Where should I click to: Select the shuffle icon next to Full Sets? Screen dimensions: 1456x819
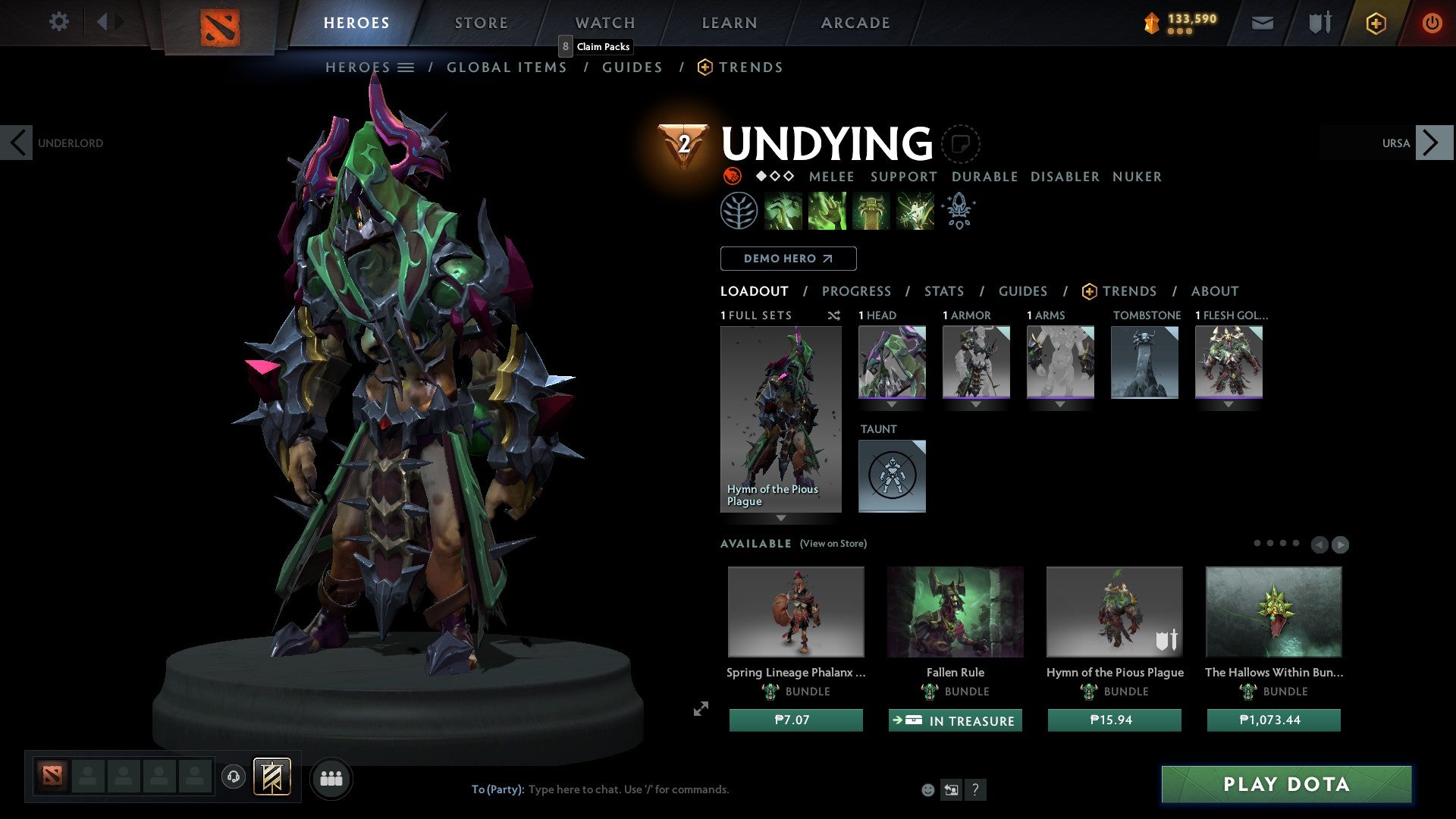coord(833,315)
